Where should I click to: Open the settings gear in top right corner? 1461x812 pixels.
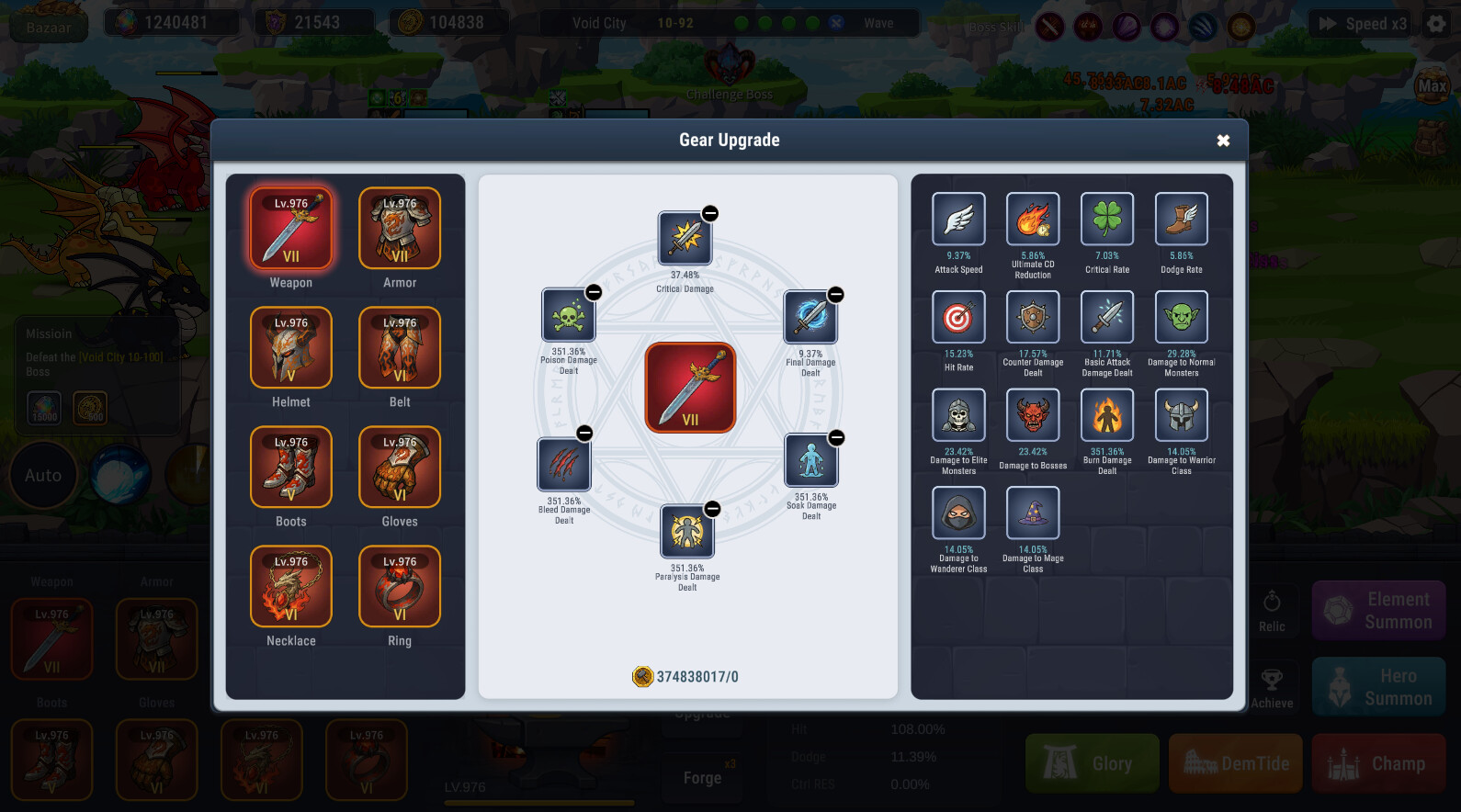(1437, 23)
